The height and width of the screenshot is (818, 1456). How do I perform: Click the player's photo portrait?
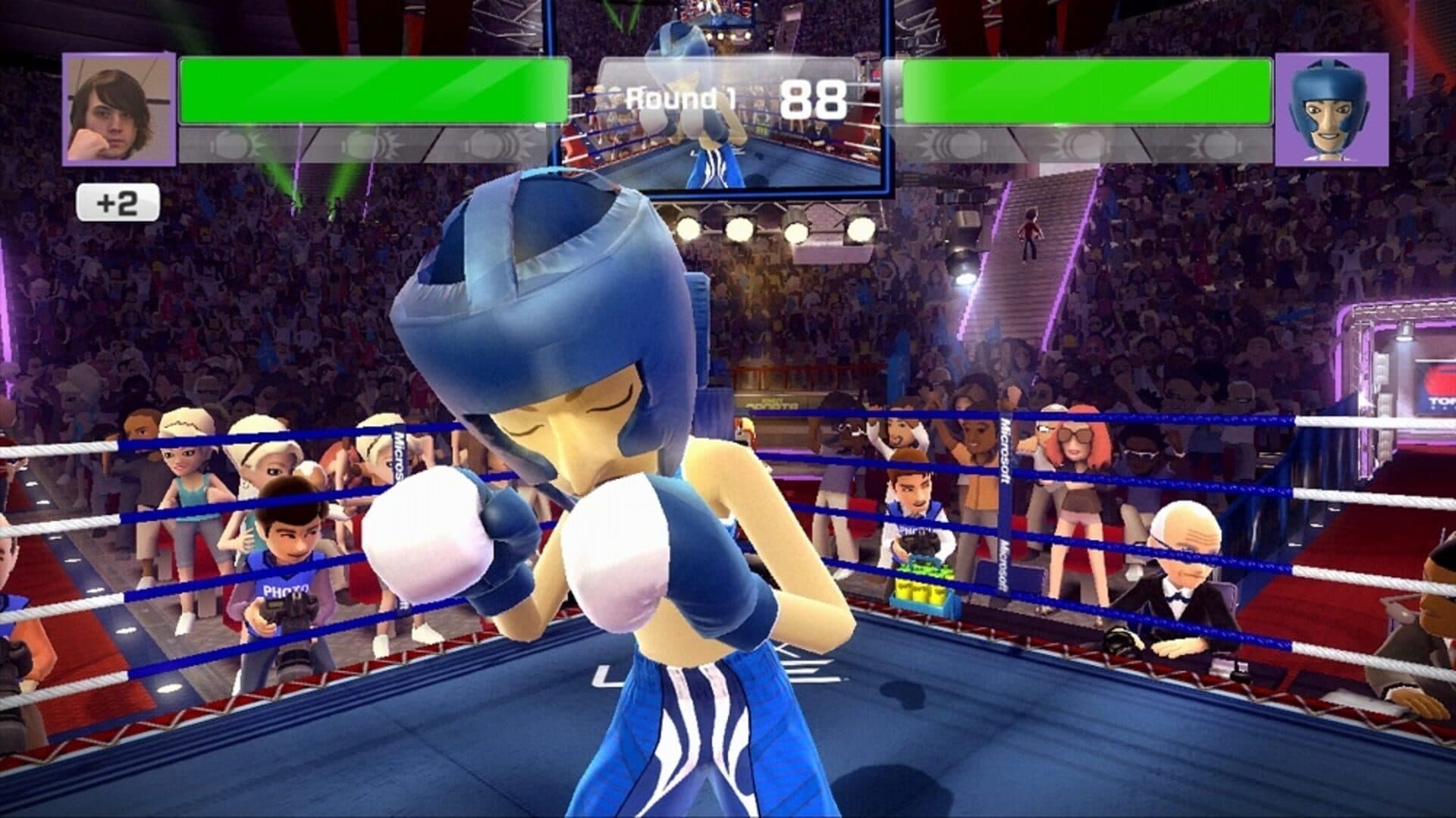pyautogui.click(x=119, y=109)
